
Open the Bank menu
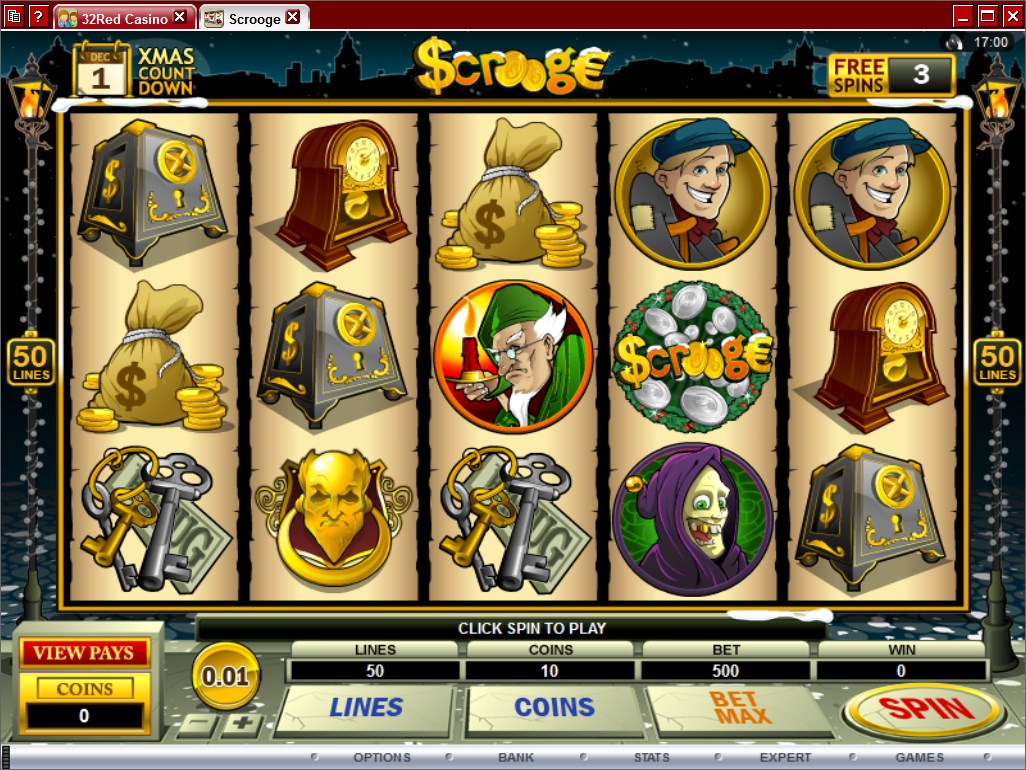tap(516, 757)
